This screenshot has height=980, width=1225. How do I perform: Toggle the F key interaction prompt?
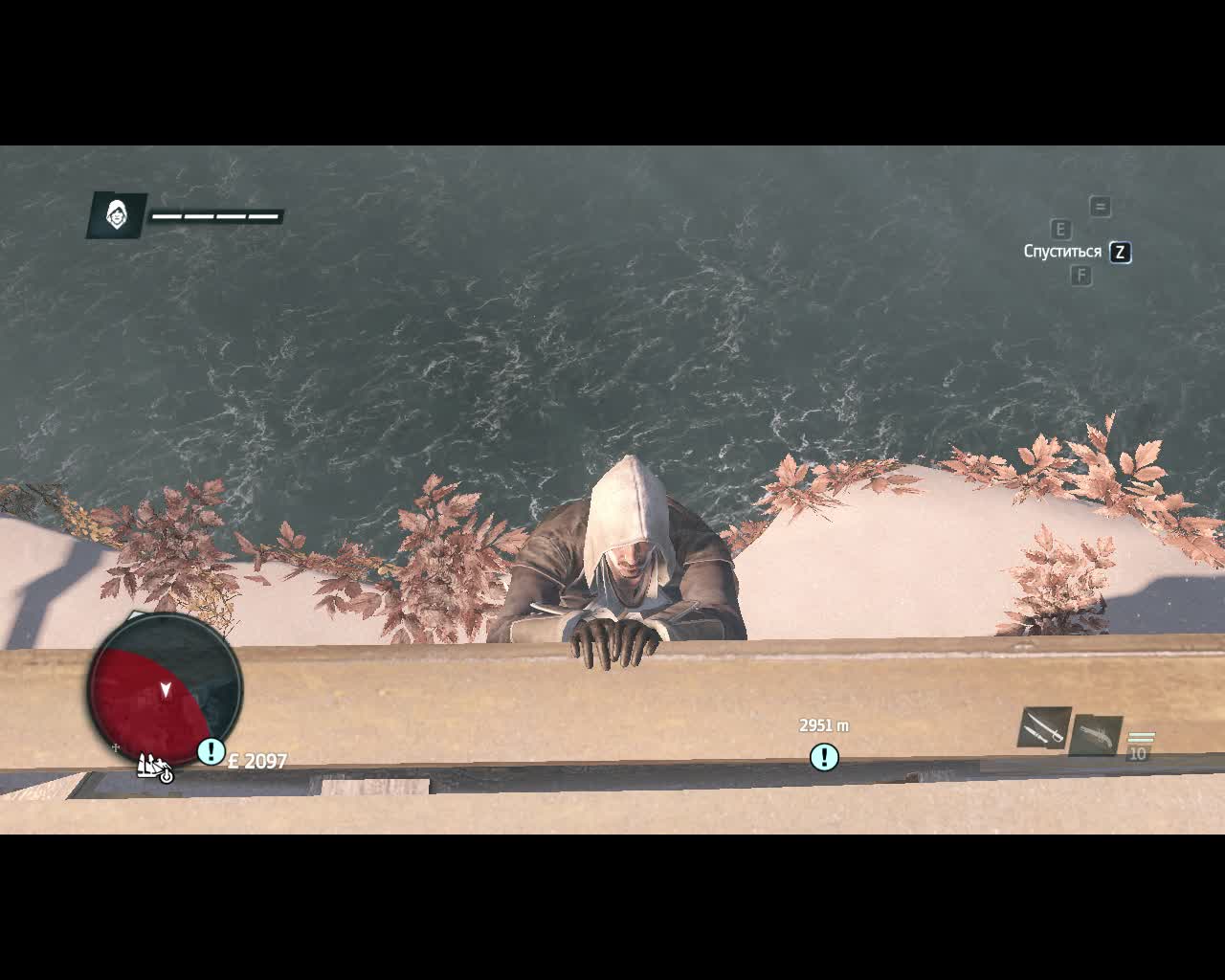[x=1082, y=275]
